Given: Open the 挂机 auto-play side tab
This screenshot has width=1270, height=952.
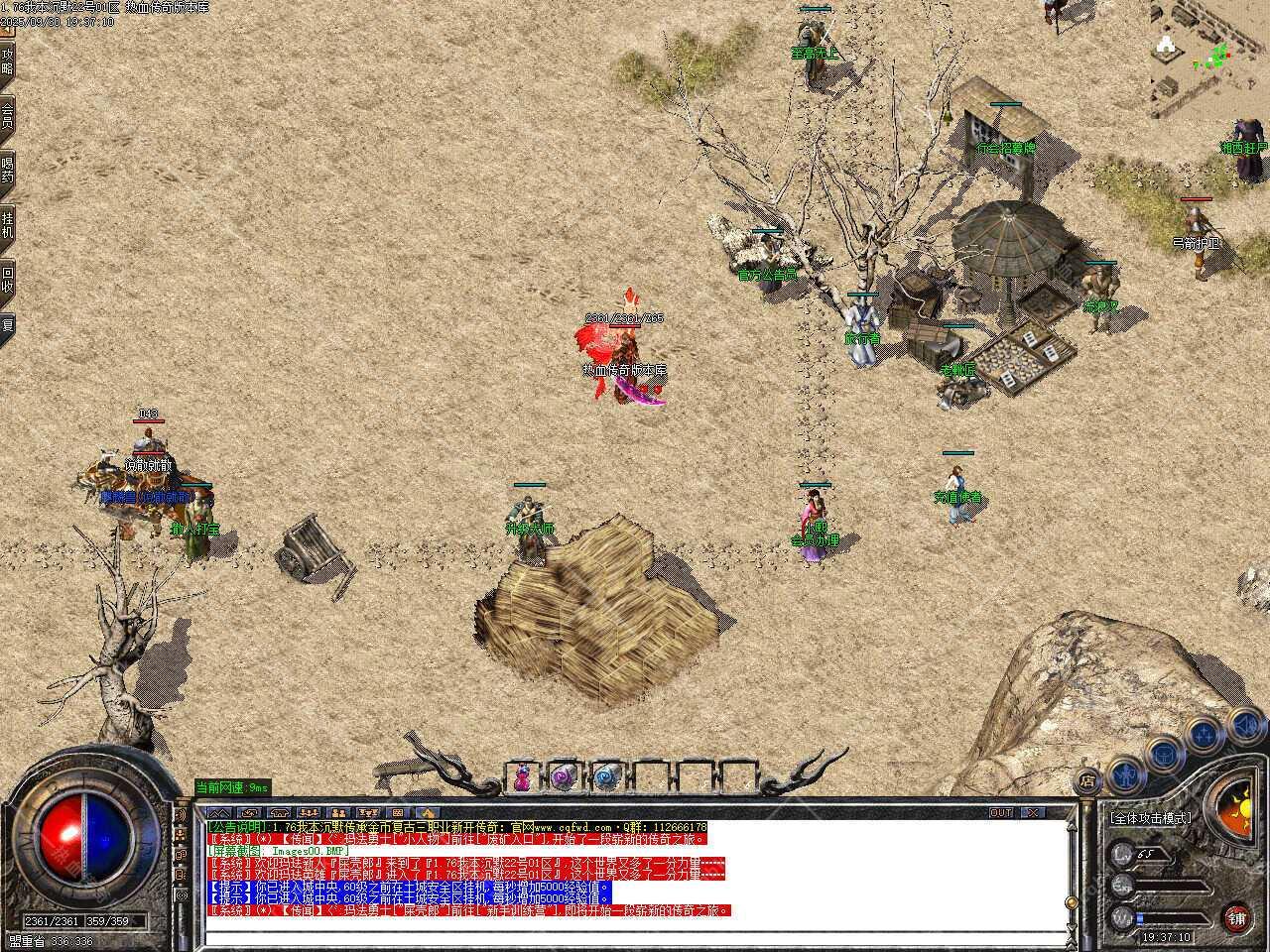Looking at the screenshot, I should [8, 221].
